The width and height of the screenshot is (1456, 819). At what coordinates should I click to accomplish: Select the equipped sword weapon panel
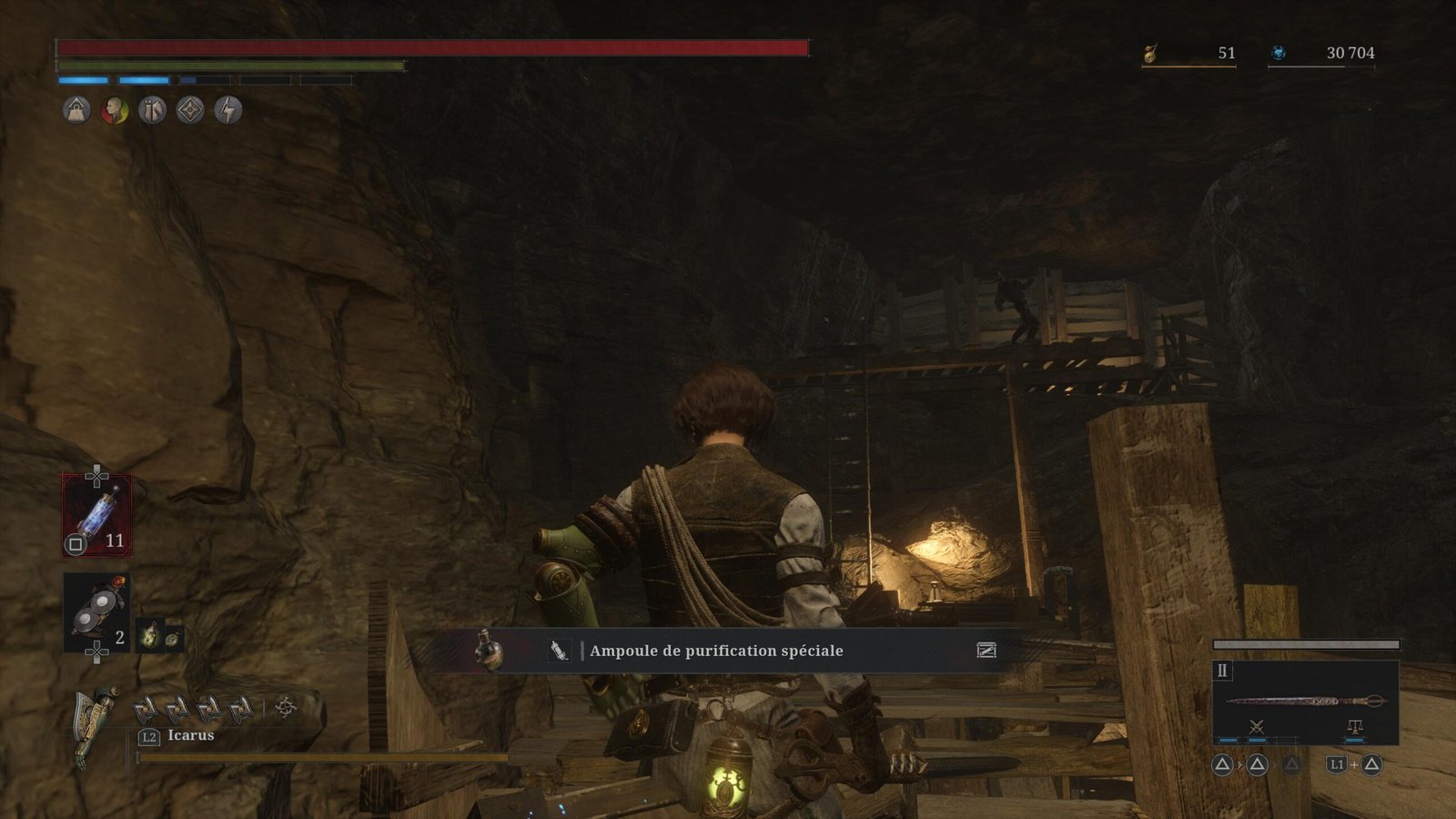coord(1305,701)
